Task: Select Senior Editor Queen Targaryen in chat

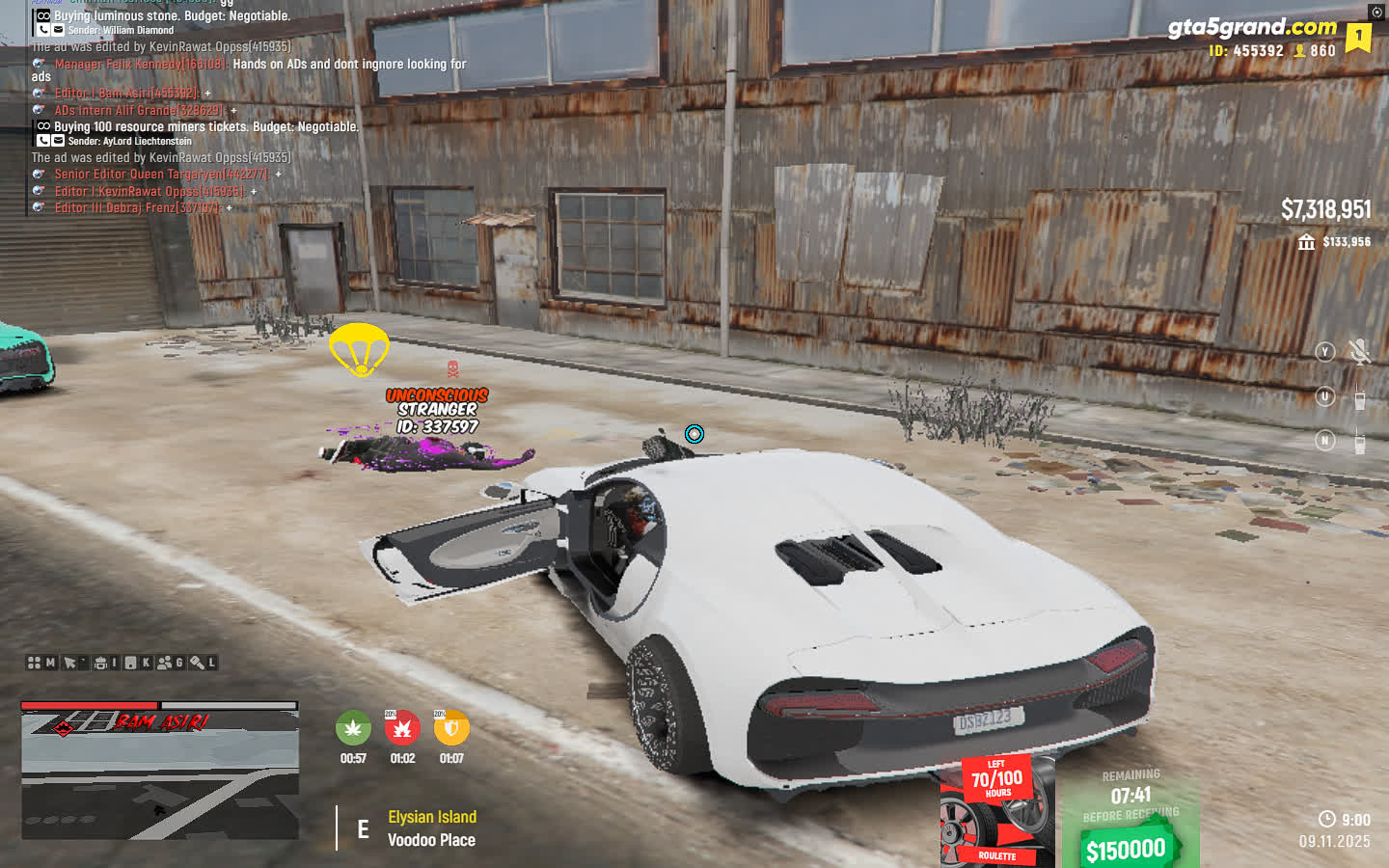Action: [160, 175]
